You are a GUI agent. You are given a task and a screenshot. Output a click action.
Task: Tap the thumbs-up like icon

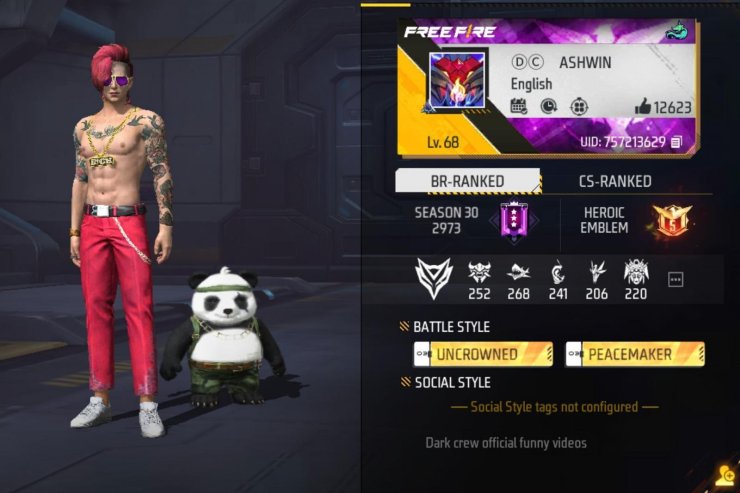pyautogui.click(x=642, y=107)
